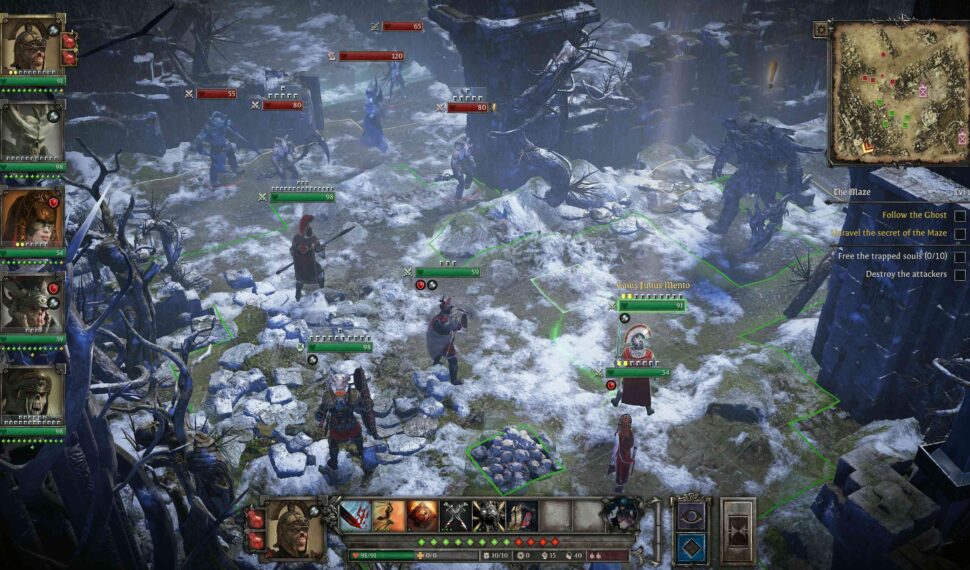The width and height of the screenshot is (970, 570).
Task: Select the 'Destroy the attackers' objective
Action: point(906,274)
